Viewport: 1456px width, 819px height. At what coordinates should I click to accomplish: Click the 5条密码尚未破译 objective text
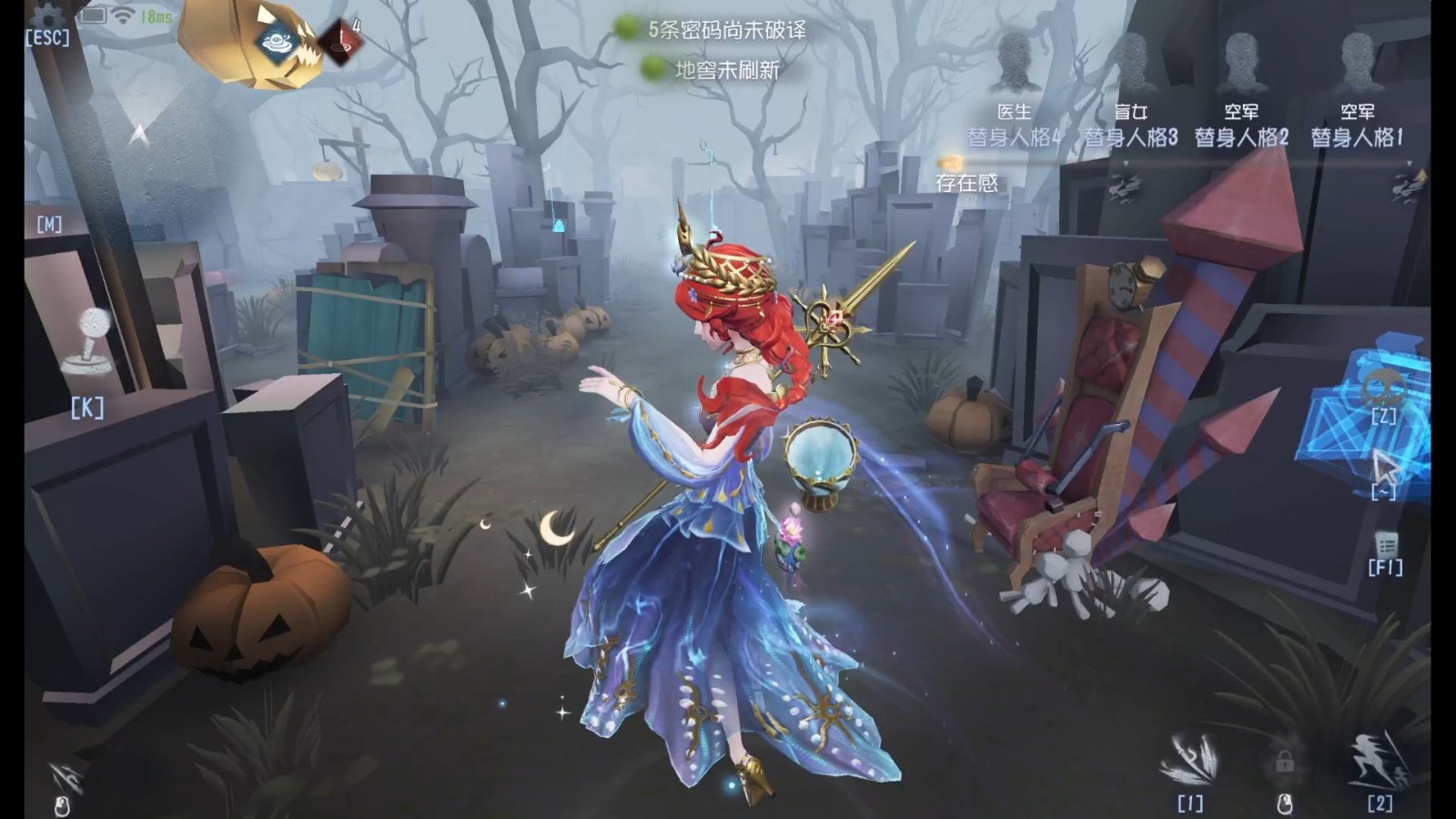click(x=726, y=28)
